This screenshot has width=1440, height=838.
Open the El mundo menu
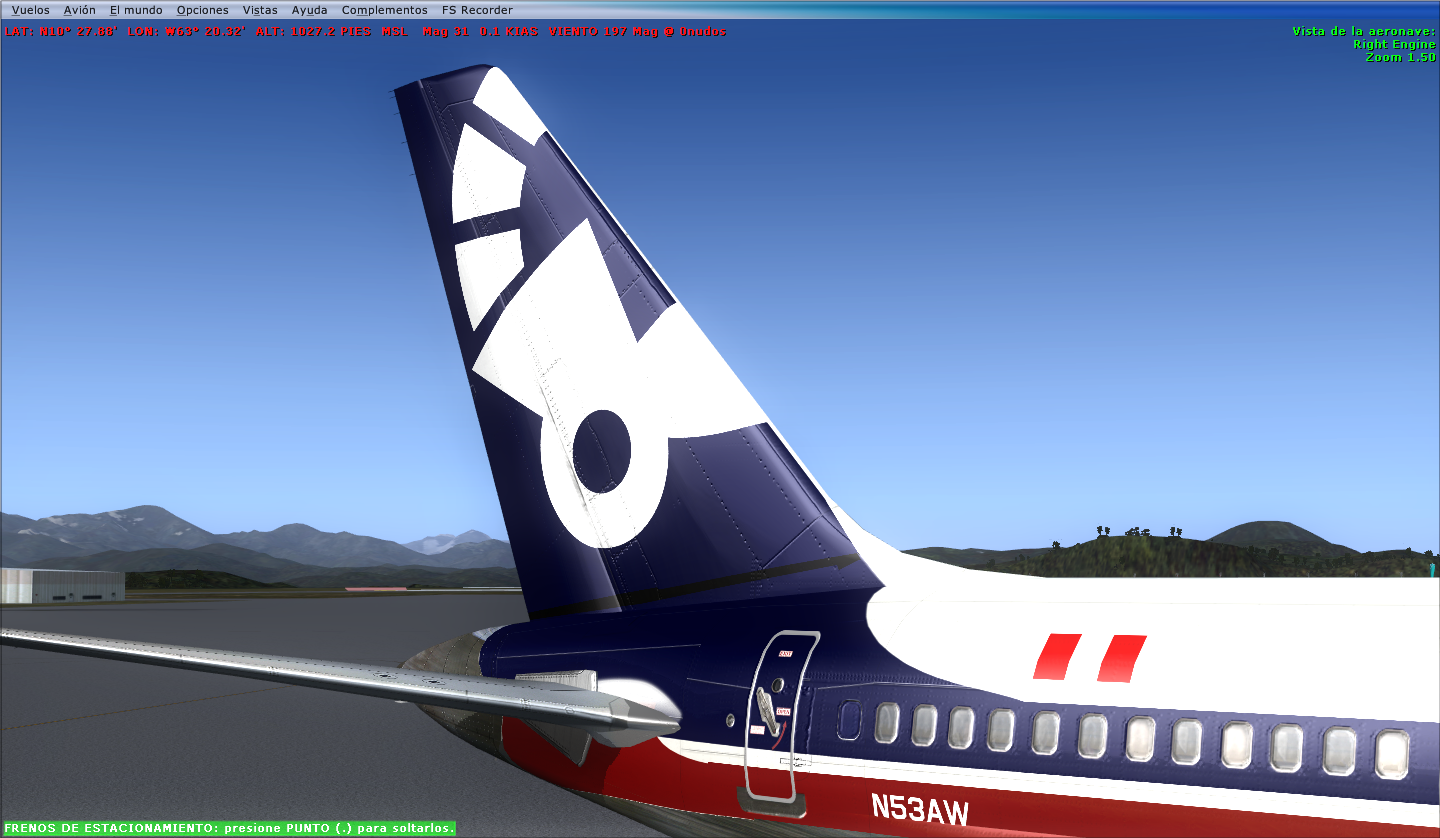pyautogui.click(x=137, y=9)
